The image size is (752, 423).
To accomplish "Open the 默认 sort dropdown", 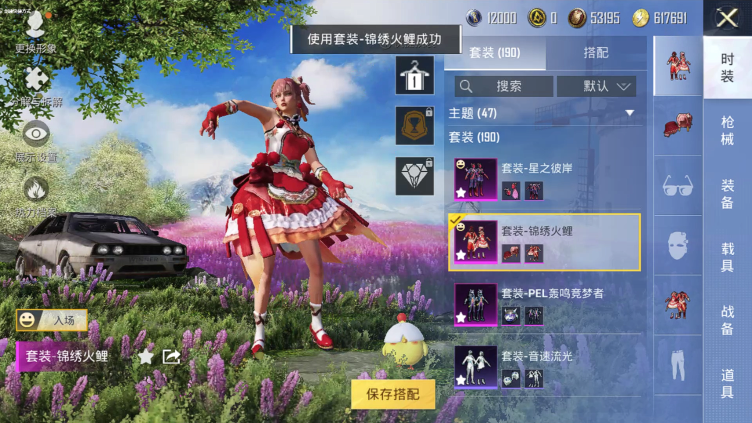I will (x=597, y=86).
